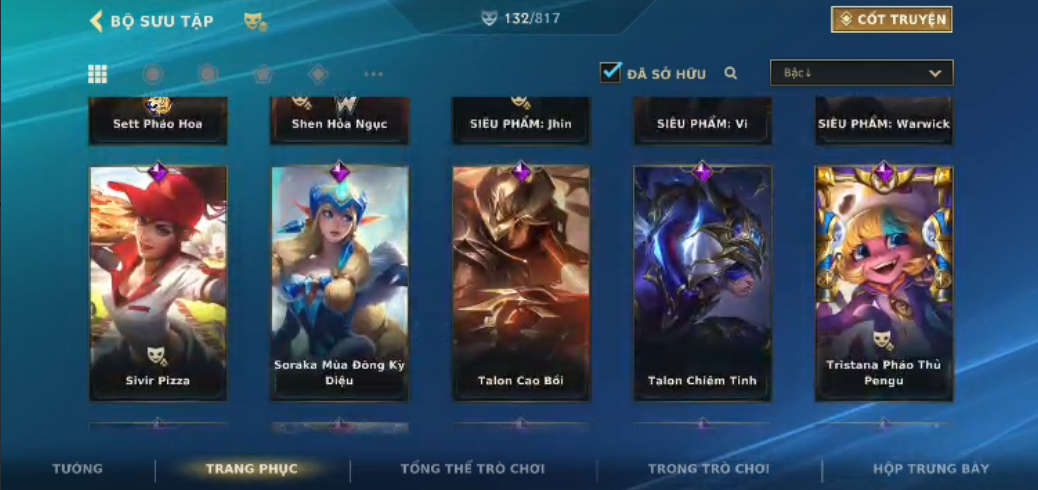Screen dimensions: 1038x490
Task: Switch to the Tướng tab
Action: [x=78, y=469]
